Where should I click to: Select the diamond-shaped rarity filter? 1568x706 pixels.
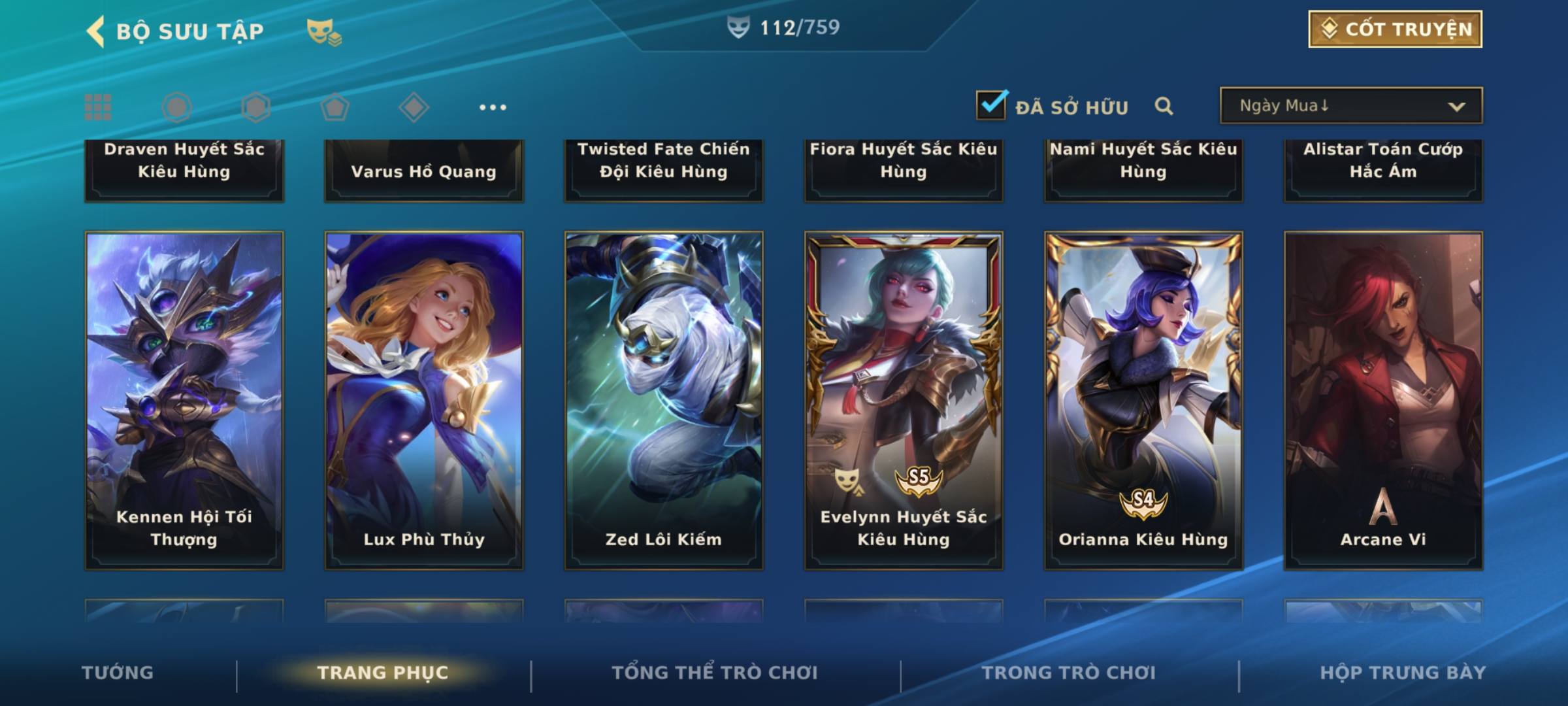click(414, 107)
